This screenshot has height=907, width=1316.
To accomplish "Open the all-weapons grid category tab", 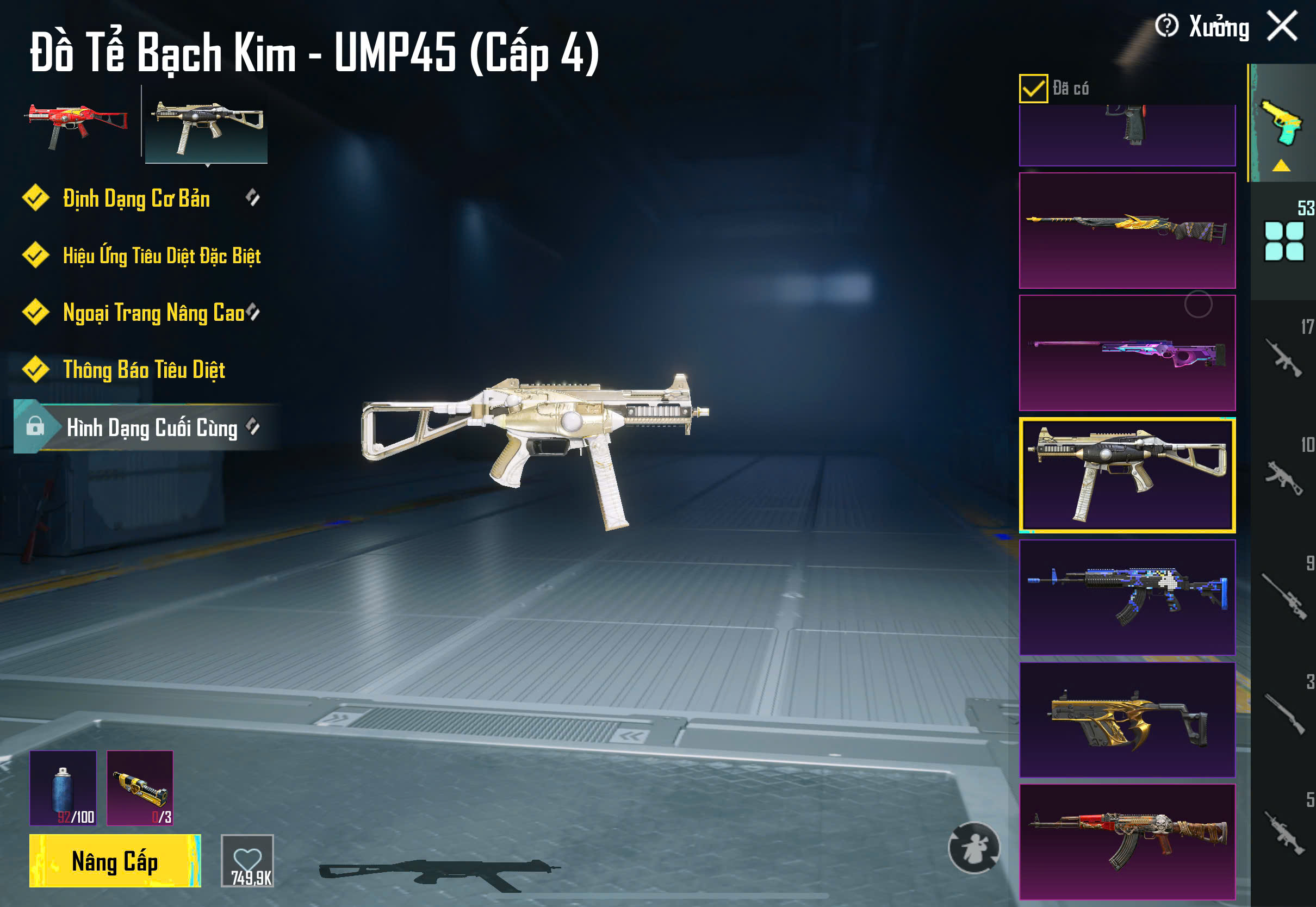I will (x=1283, y=241).
